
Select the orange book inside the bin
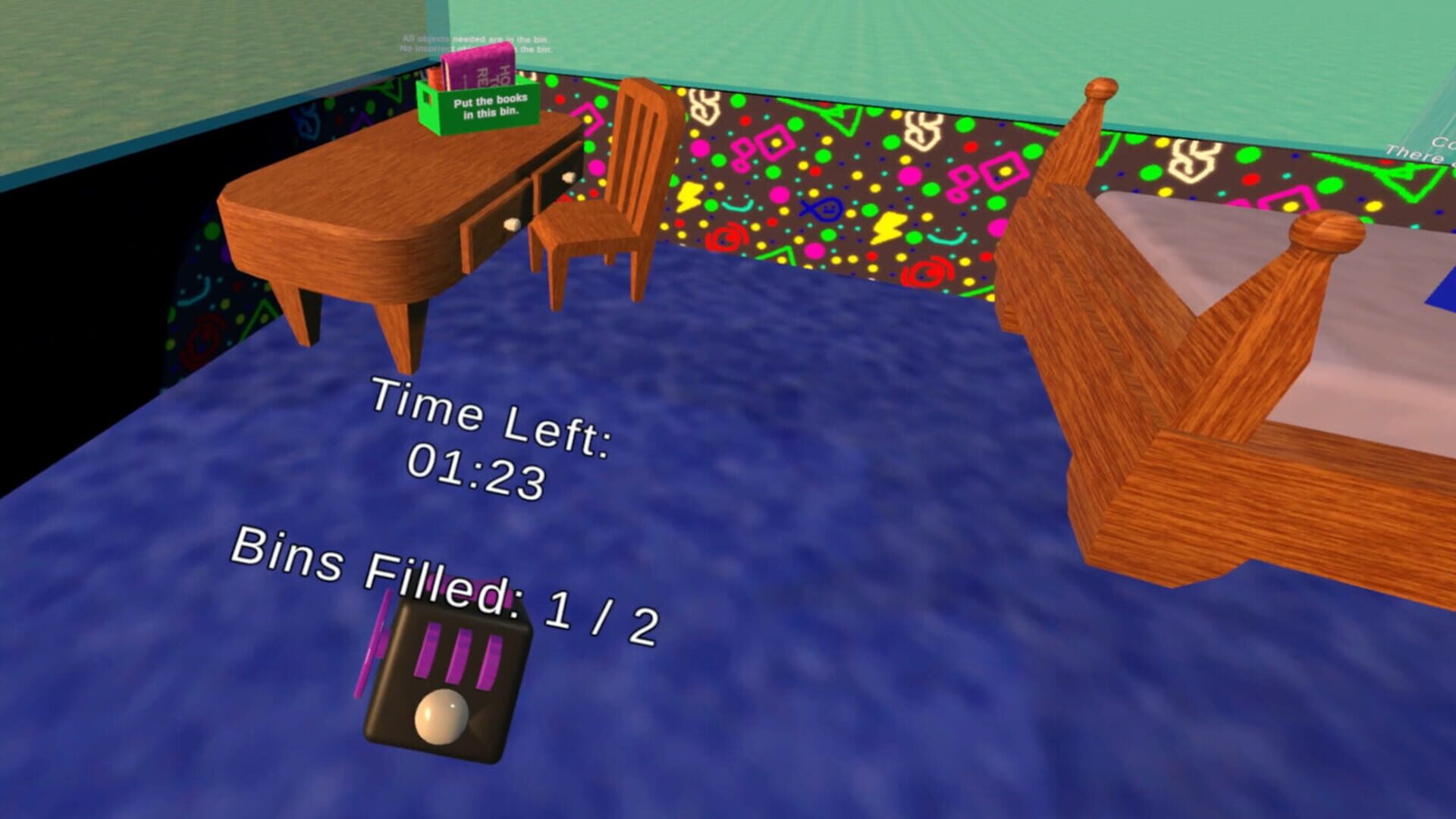click(435, 78)
